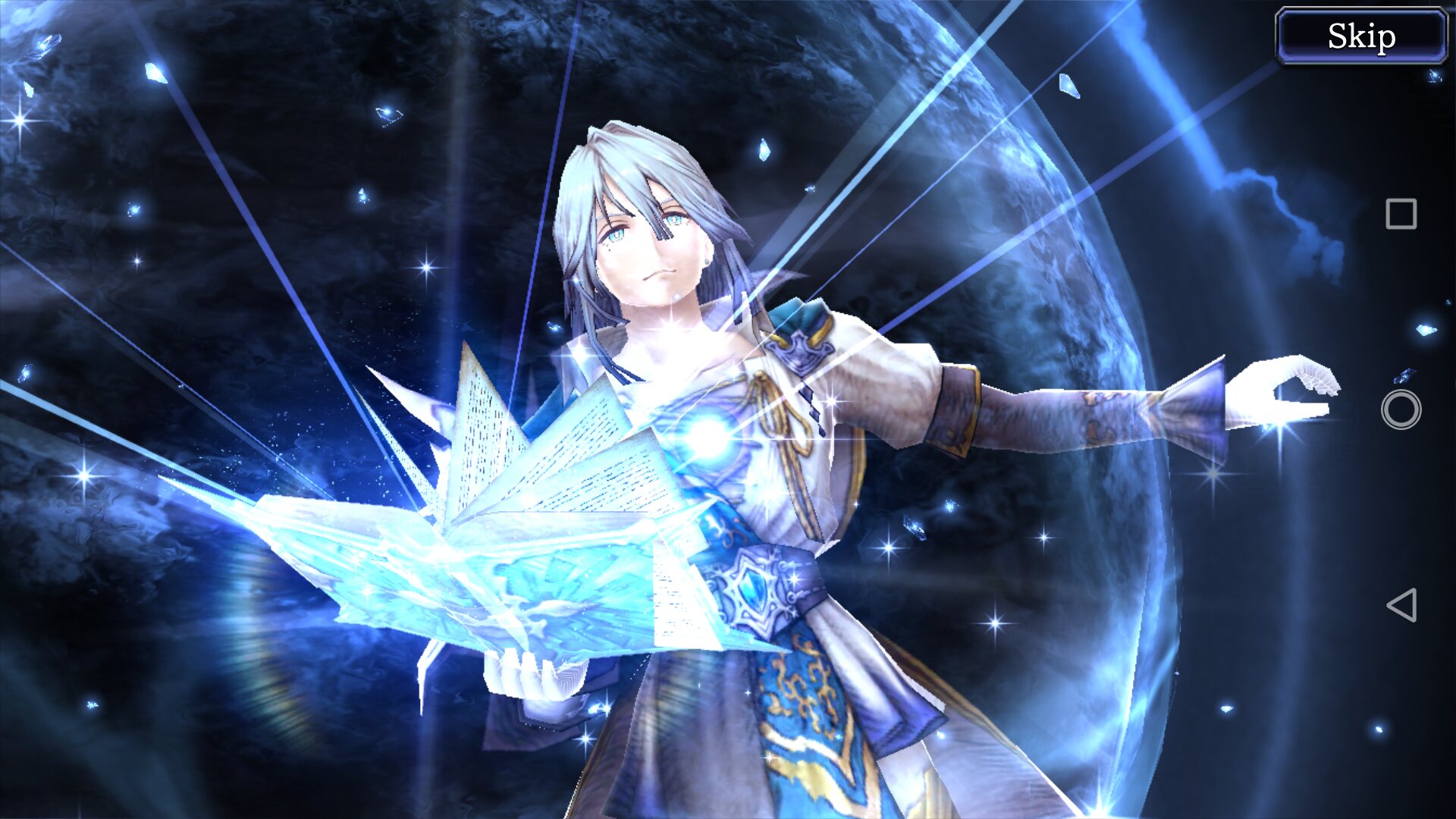Tap the Android recent apps square
The image size is (1456, 819).
[1401, 214]
